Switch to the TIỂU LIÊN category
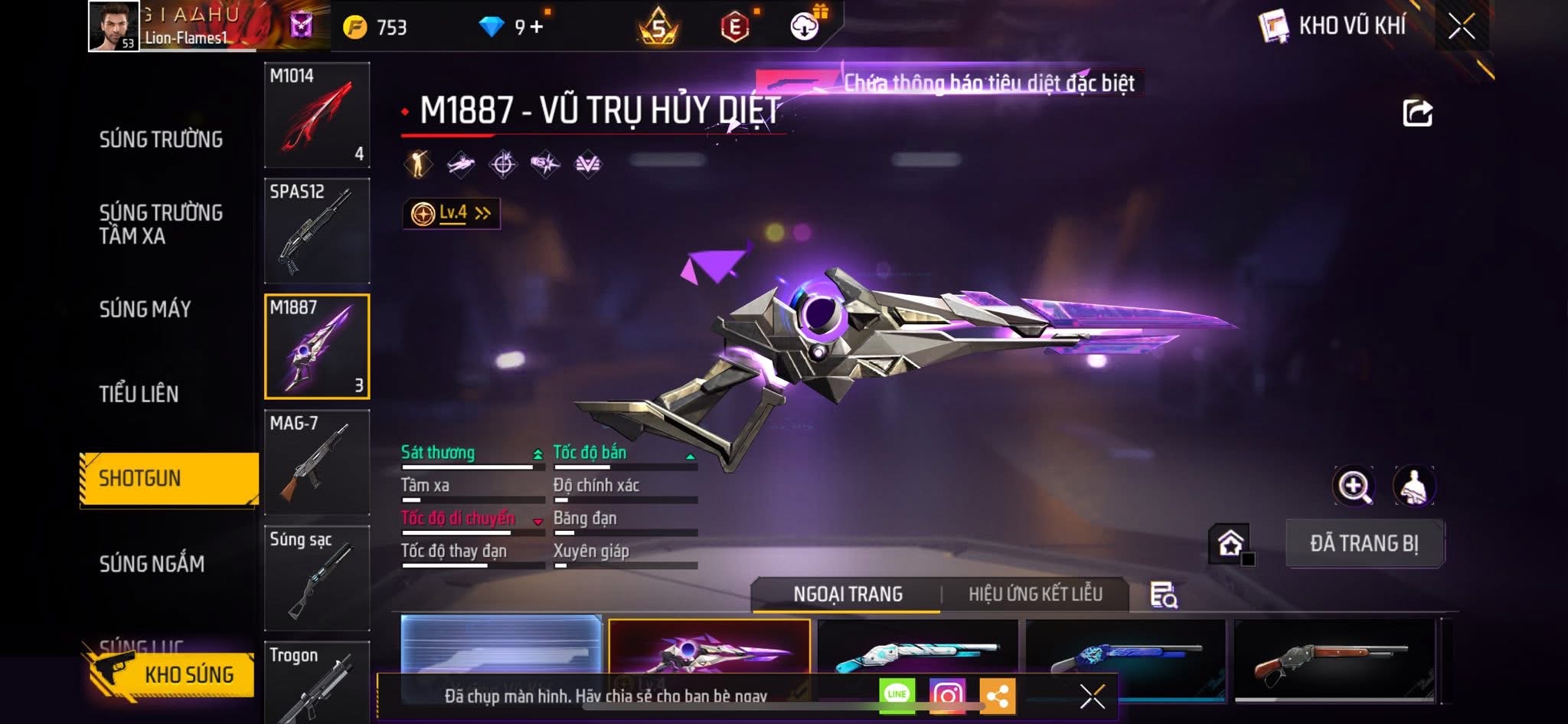The image size is (1568, 724). pos(139,394)
